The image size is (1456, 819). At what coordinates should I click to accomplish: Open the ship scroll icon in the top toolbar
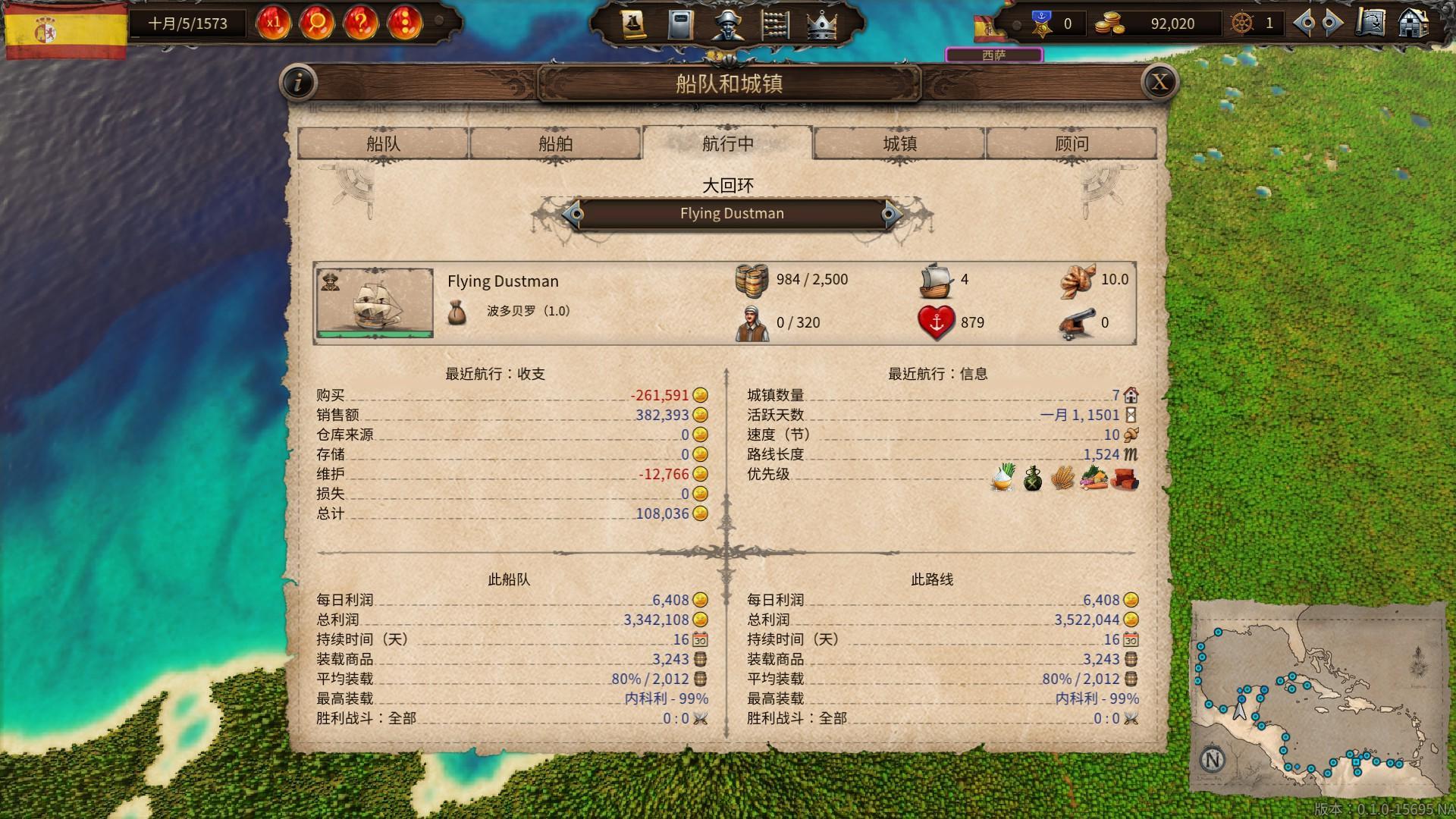pos(633,24)
